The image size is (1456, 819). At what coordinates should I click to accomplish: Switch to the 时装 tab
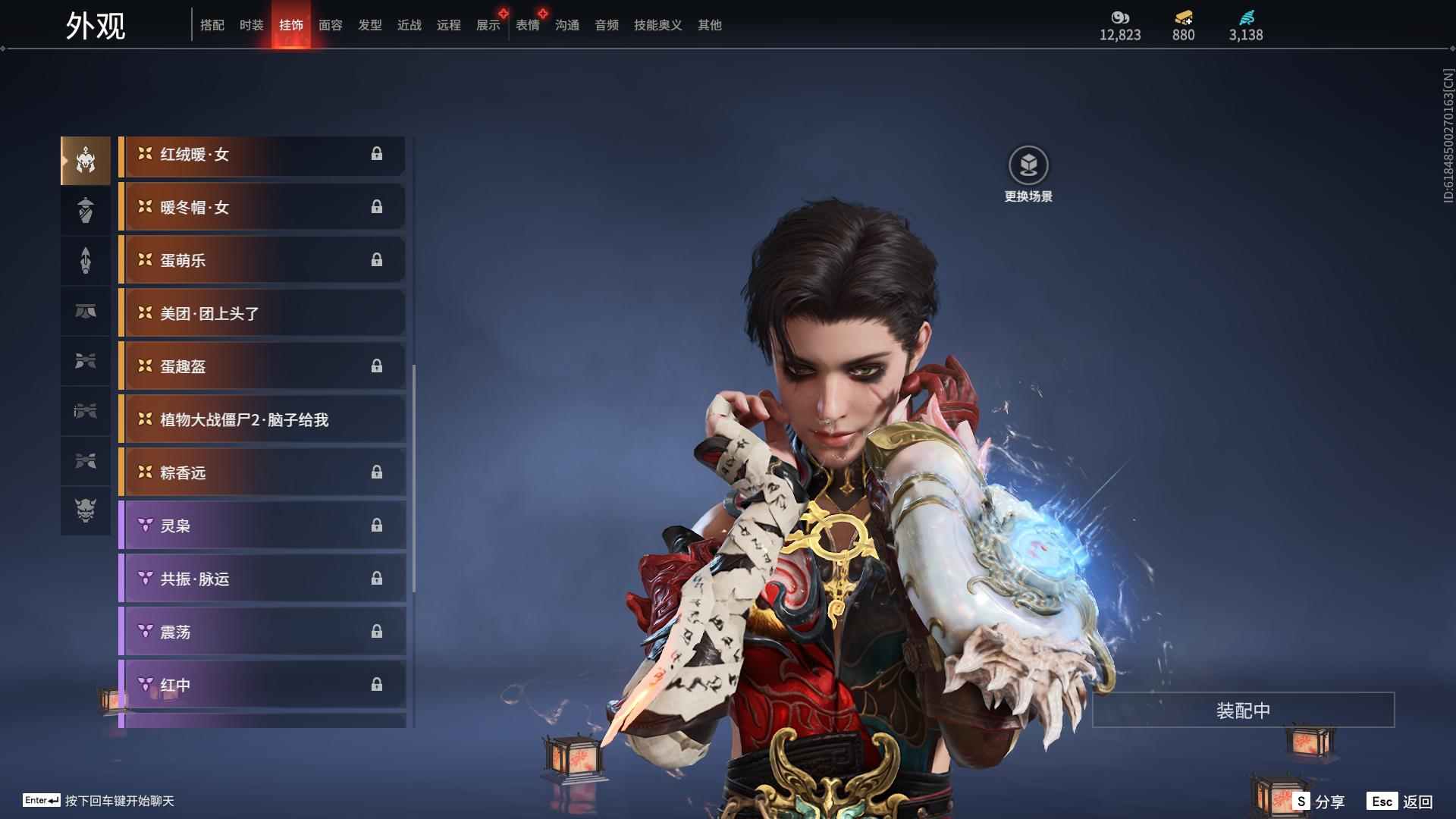point(251,25)
